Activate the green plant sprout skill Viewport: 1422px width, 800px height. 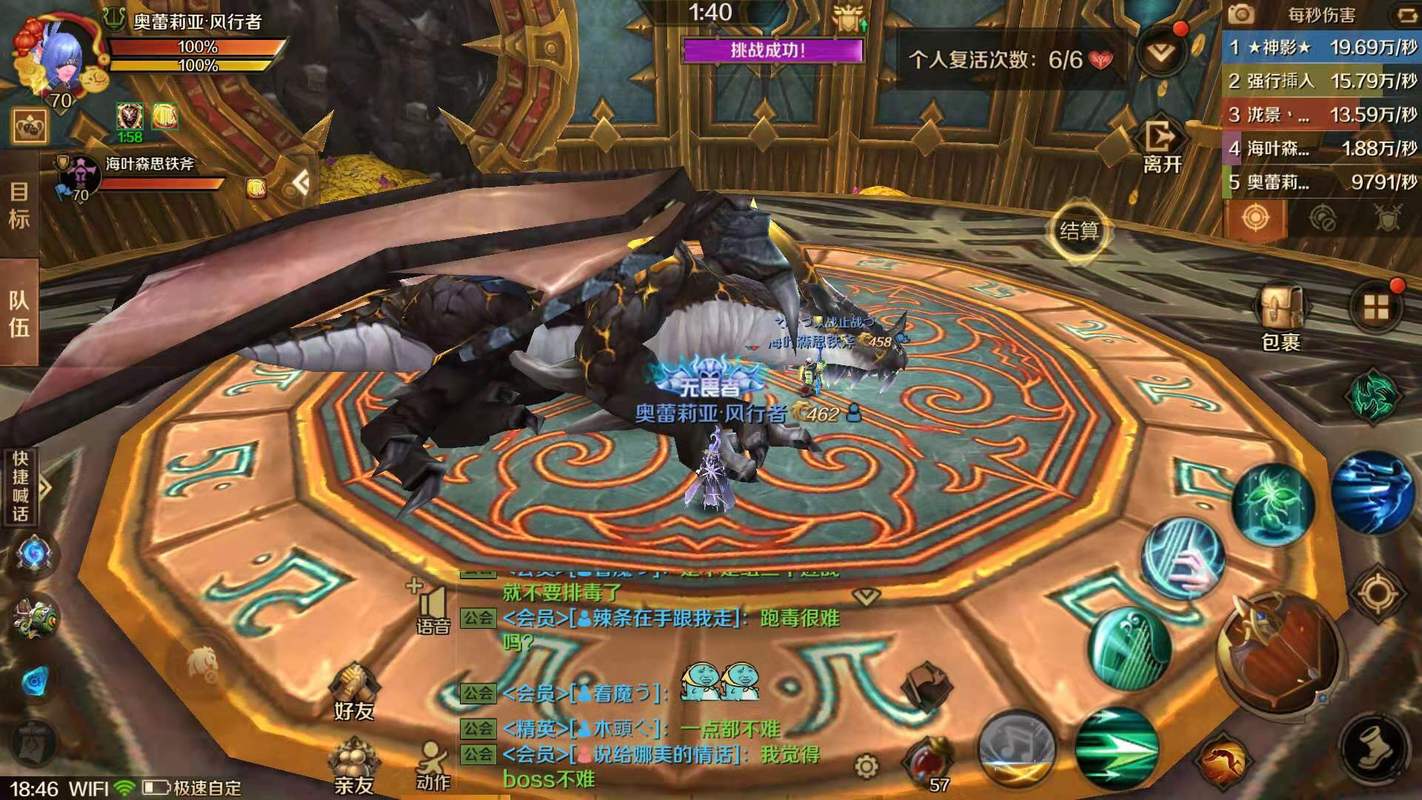coord(1272,505)
